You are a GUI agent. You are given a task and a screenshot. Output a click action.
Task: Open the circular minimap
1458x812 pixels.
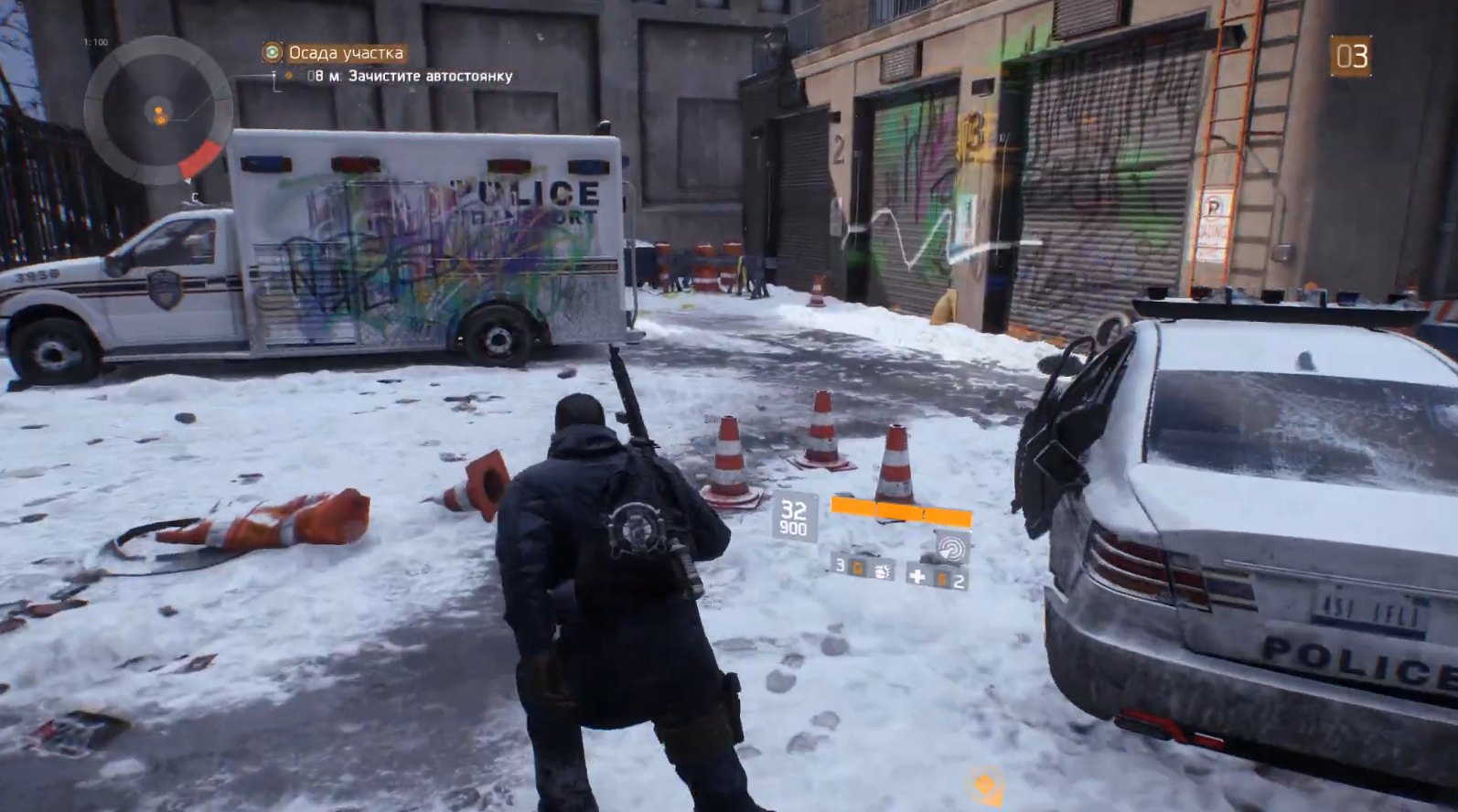click(157, 112)
